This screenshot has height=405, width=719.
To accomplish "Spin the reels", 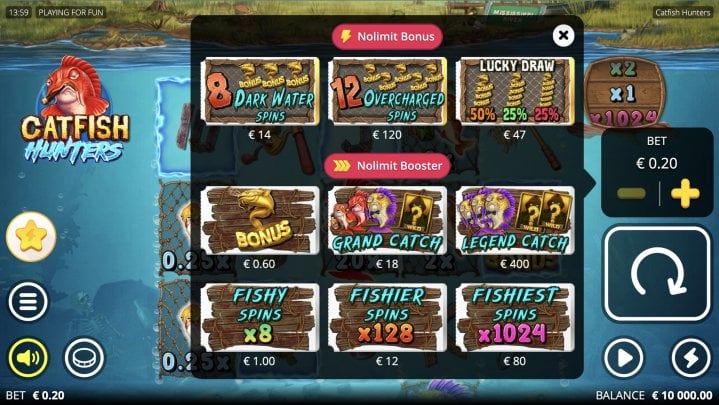I will (658, 274).
